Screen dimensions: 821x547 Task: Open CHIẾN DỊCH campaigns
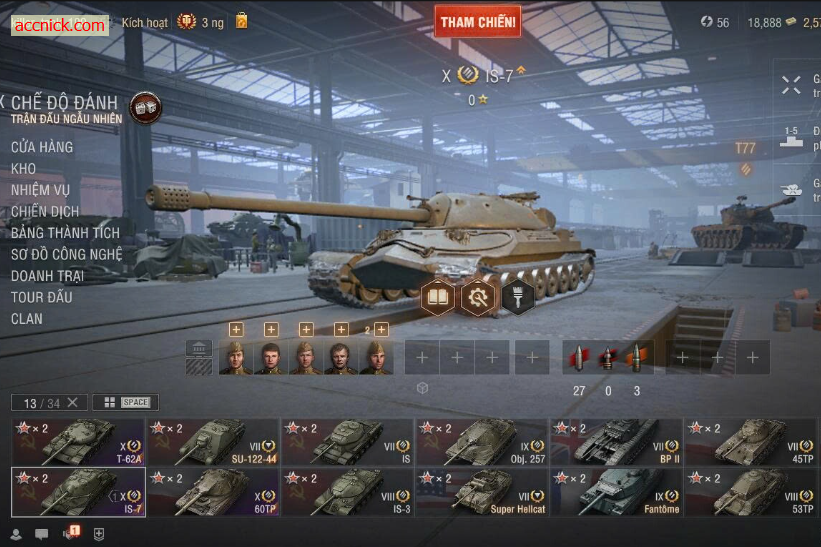click(x=44, y=211)
